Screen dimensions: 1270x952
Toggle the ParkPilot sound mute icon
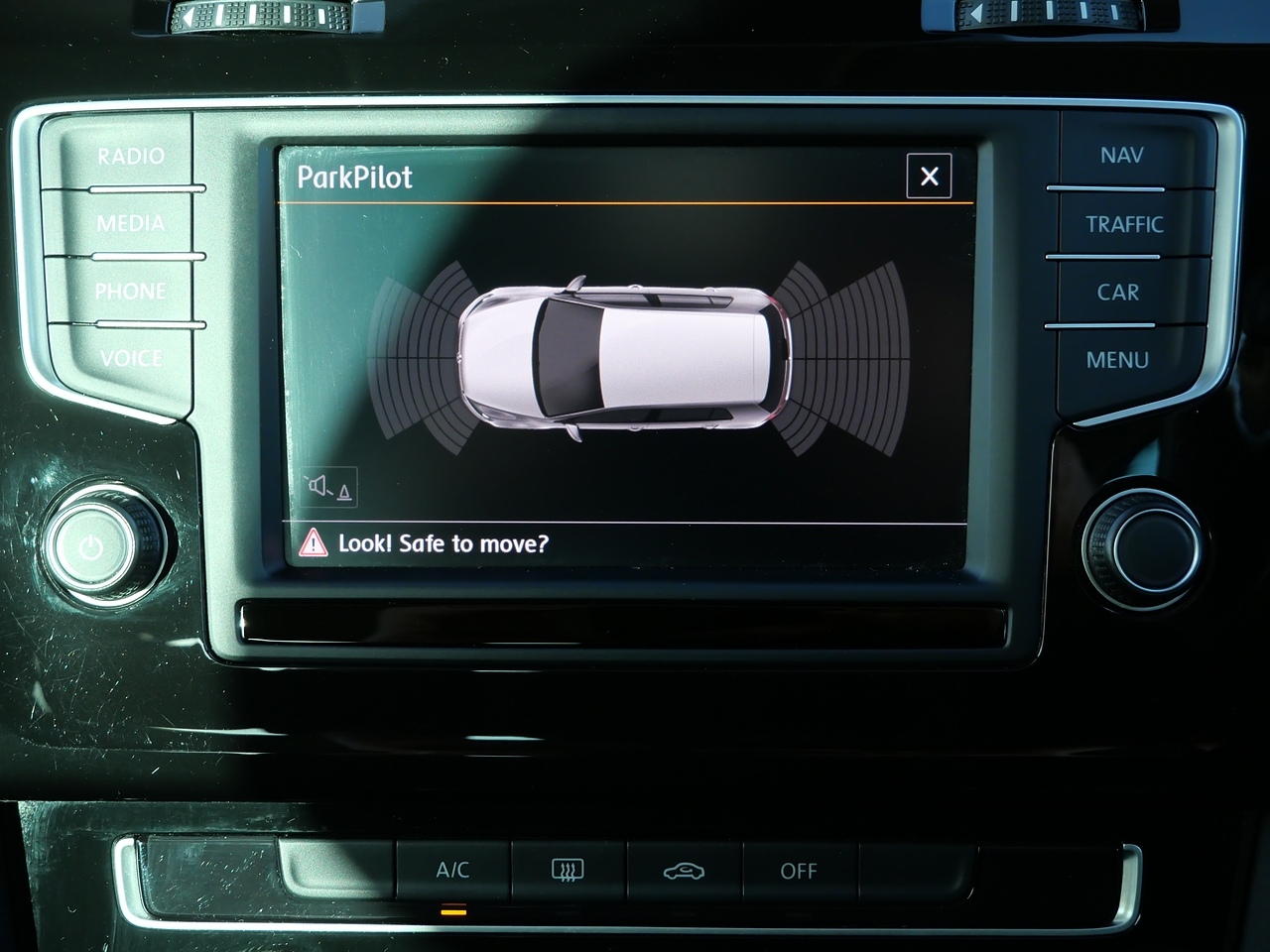[x=329, y=487]
